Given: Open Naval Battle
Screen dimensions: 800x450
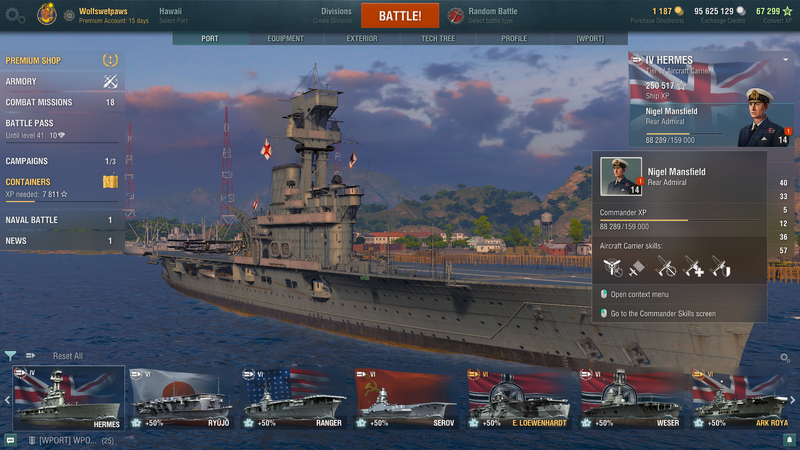Looking at the screenshot, I should pos(32,220).
